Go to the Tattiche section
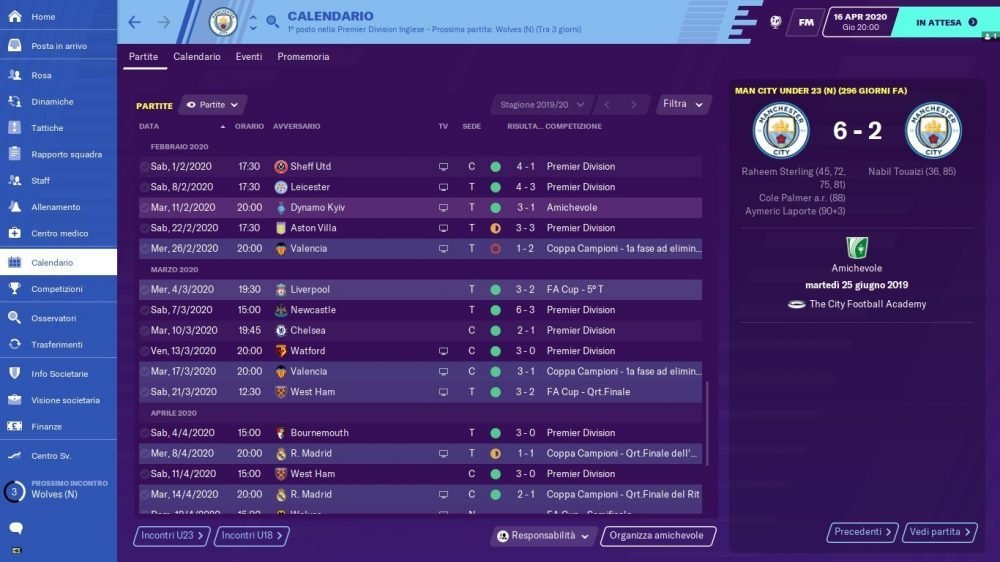 pyautogui.click(x=47, y=128)
